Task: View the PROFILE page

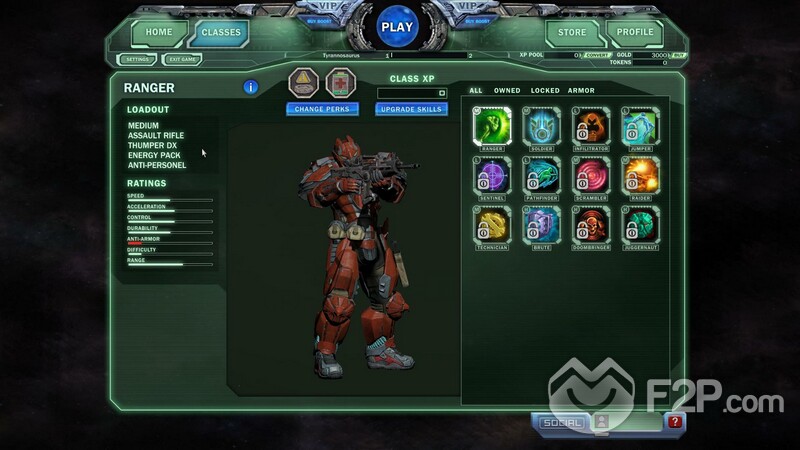Action: [x=634, y=32]
